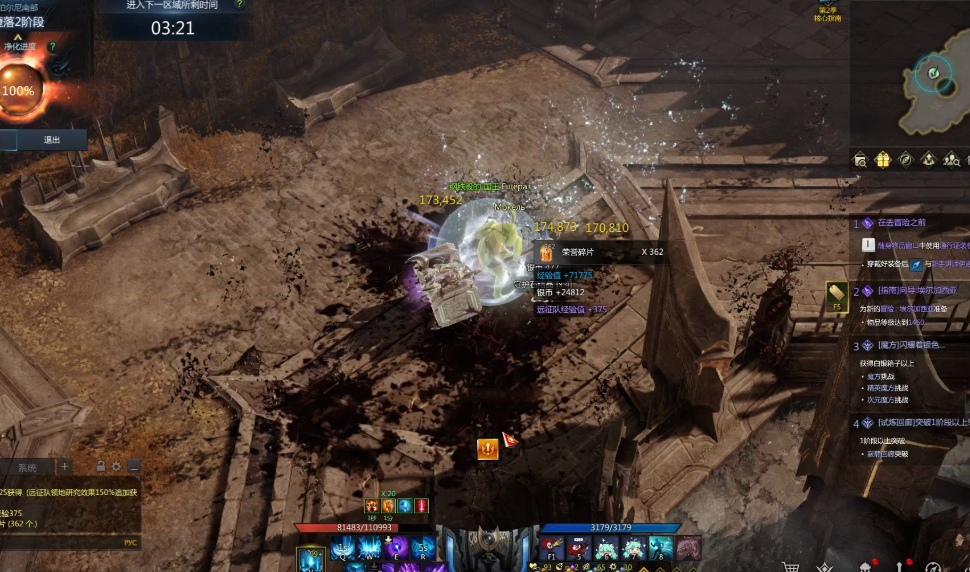Select quest 3 [魔方]闪耀着银色 in tracker
The height and width of the screenshot is (572, 970).
910,345
